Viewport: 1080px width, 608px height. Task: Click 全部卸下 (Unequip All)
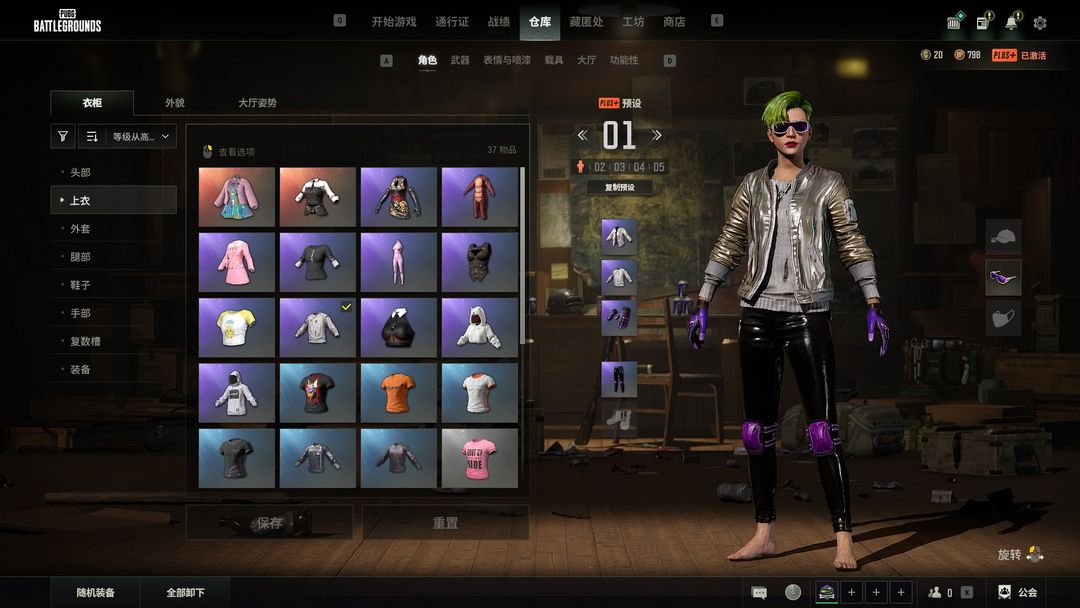[x=186, y=593]
